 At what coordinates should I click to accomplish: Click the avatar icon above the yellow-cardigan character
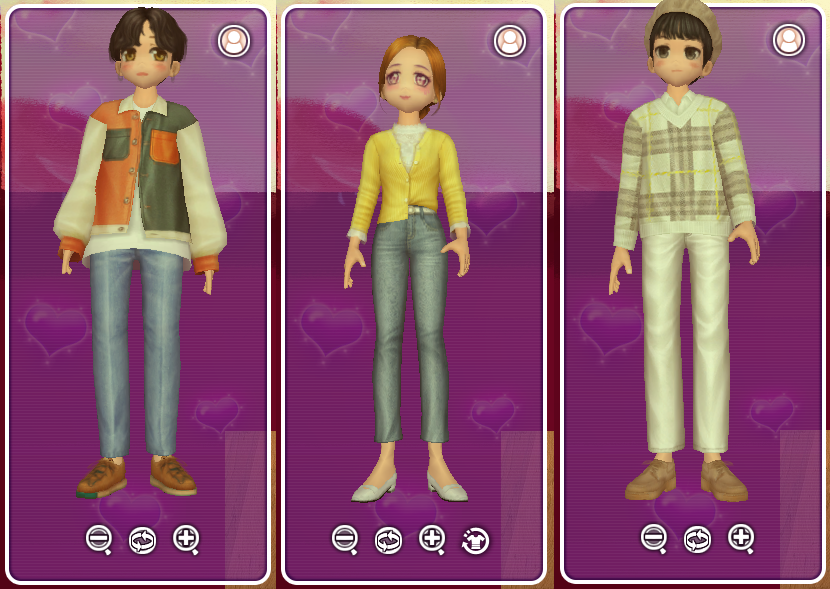[x=510, y=41]
